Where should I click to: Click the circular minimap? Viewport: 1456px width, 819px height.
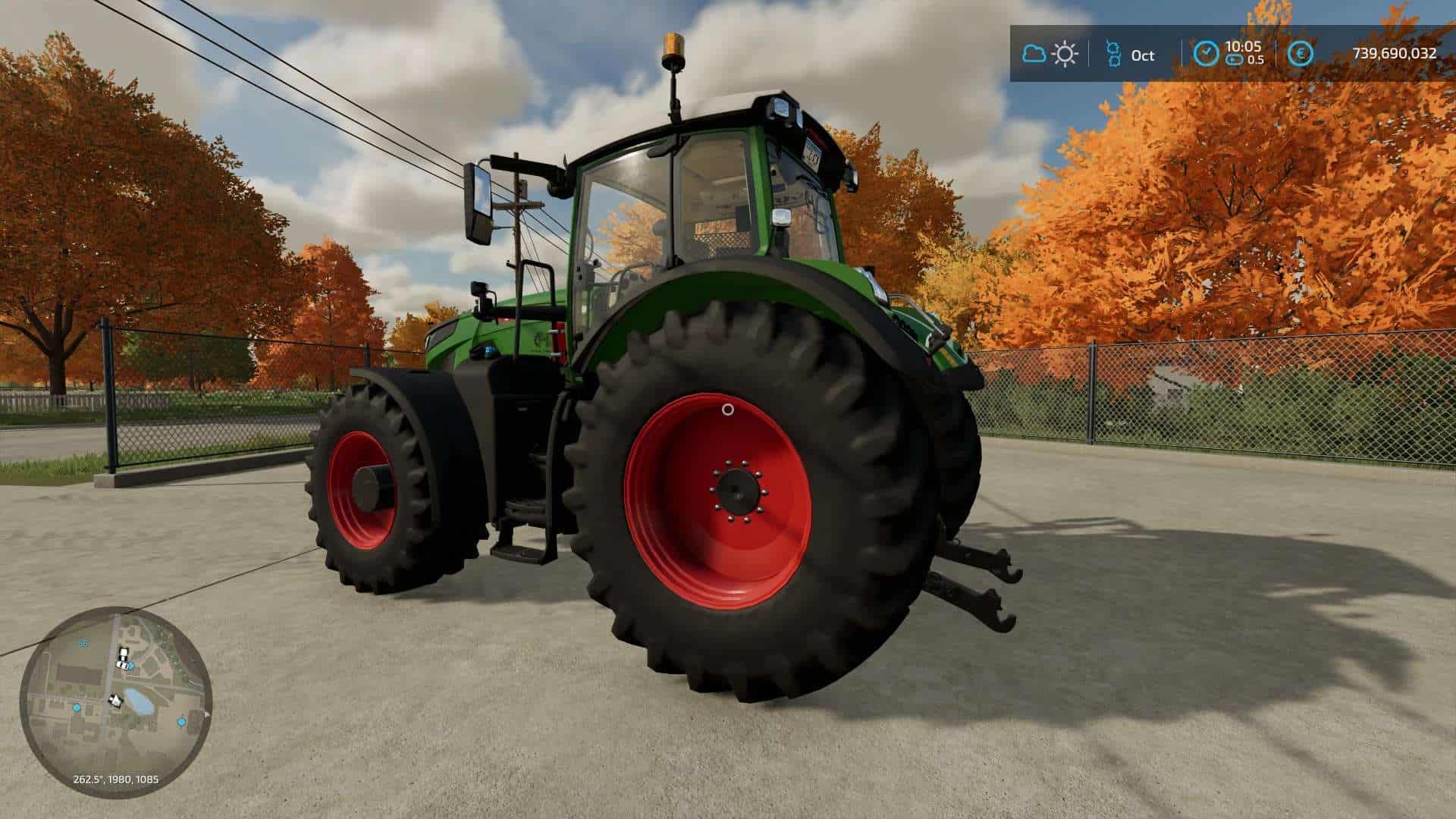click(x=116, y=701)
